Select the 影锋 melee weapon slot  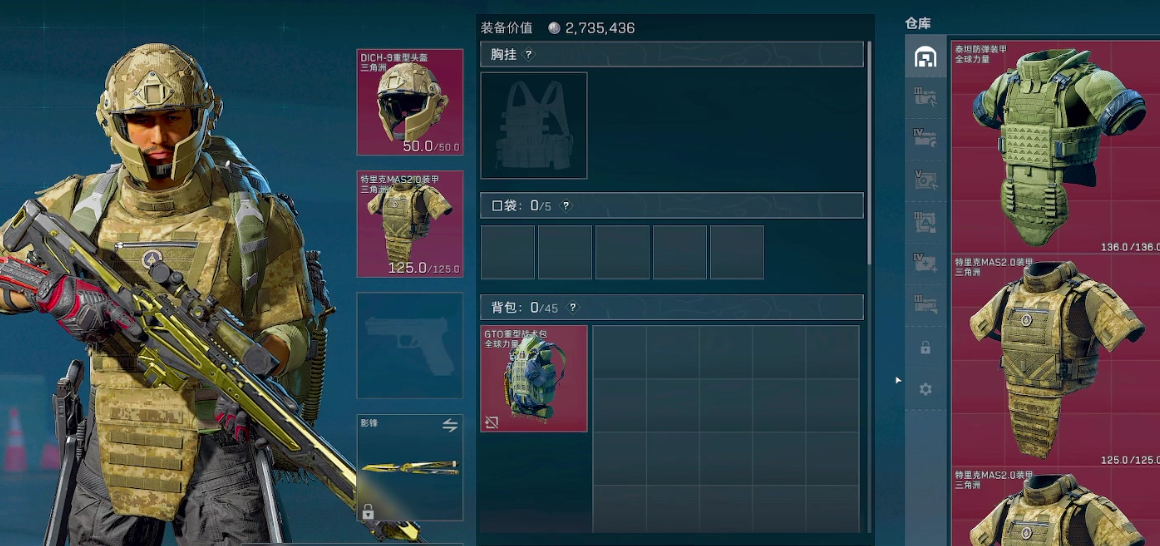point(410,468)
